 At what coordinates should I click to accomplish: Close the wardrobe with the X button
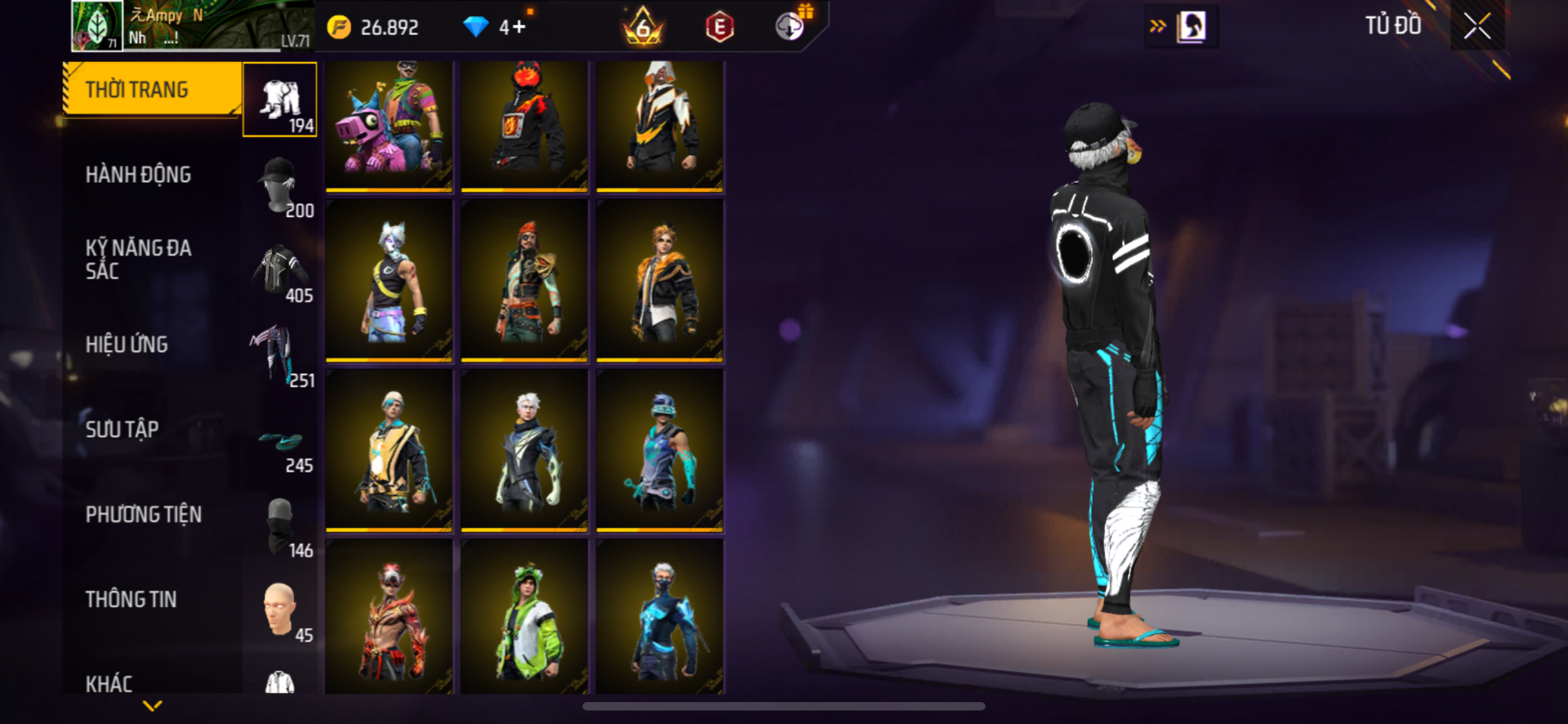pyautogui.click(x=1477, y=26)
